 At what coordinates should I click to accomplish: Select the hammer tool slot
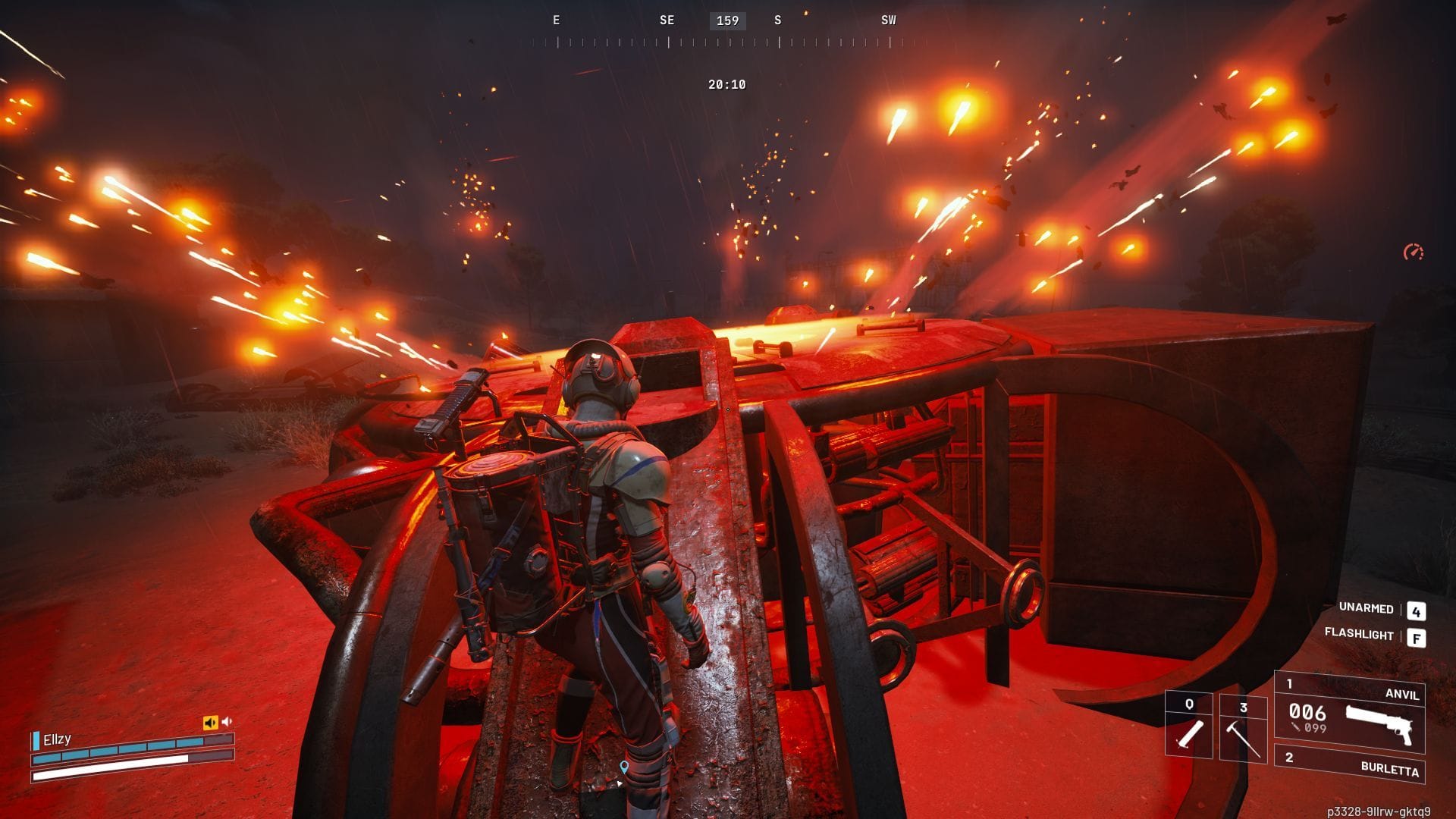(x=1243, y=728)
